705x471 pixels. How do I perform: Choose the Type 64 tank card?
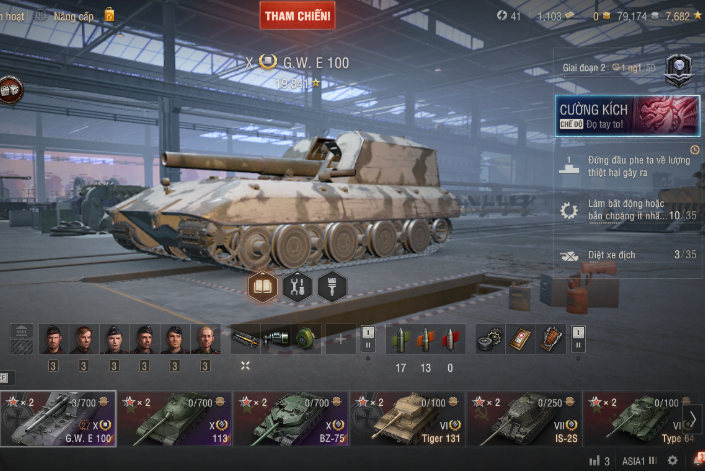coord(633,418)
